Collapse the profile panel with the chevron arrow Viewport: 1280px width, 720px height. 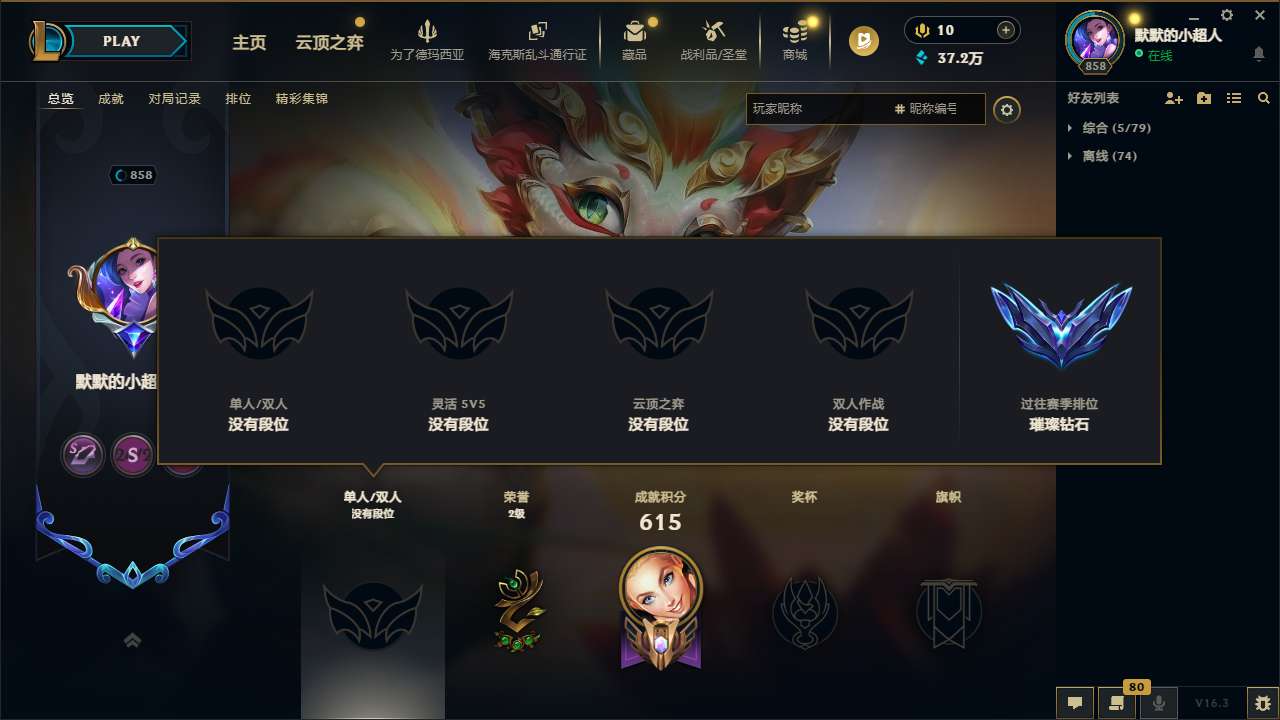(132, 640)
